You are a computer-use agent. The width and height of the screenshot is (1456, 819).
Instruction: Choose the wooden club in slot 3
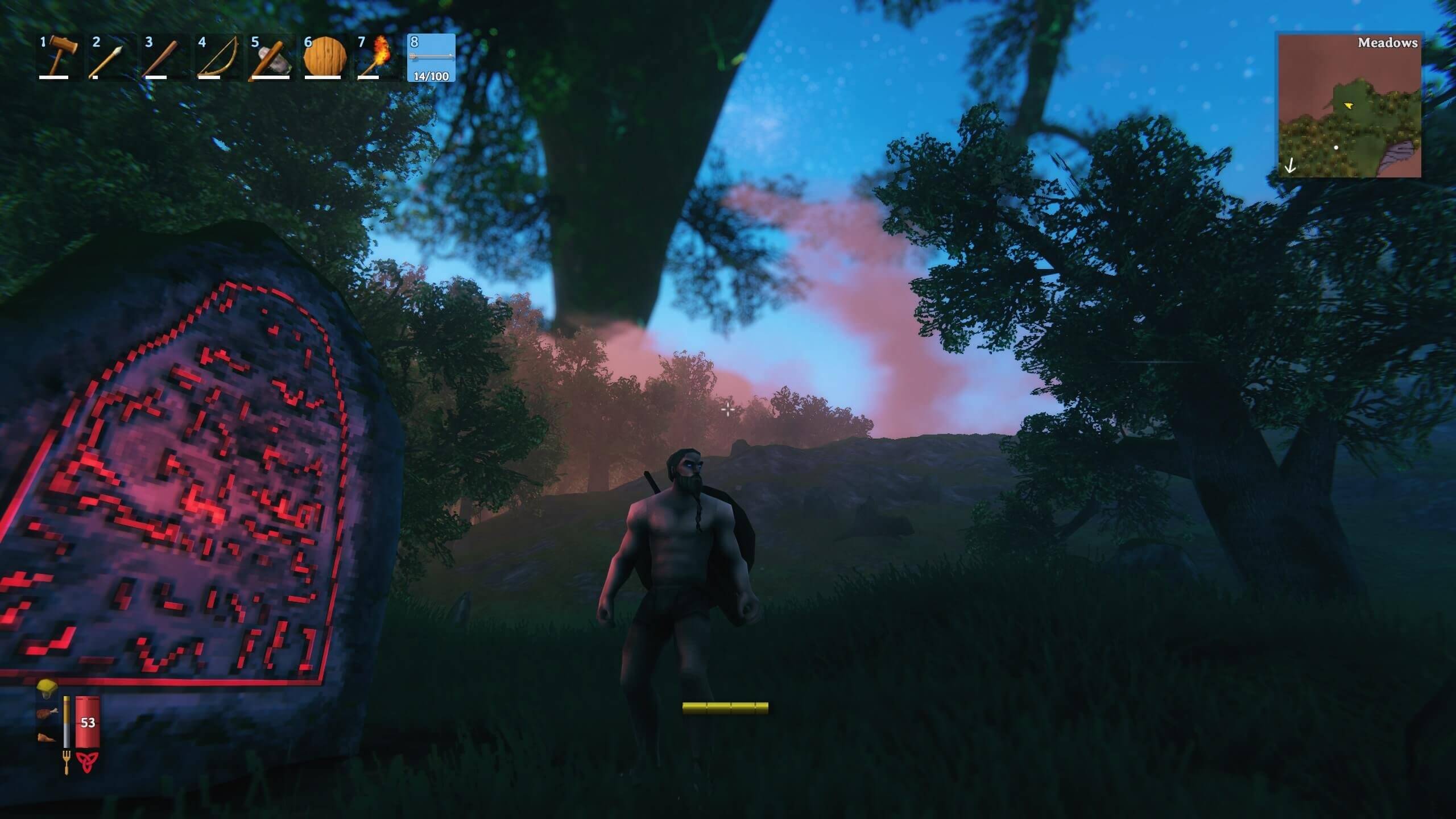click(x=160, y=57)
